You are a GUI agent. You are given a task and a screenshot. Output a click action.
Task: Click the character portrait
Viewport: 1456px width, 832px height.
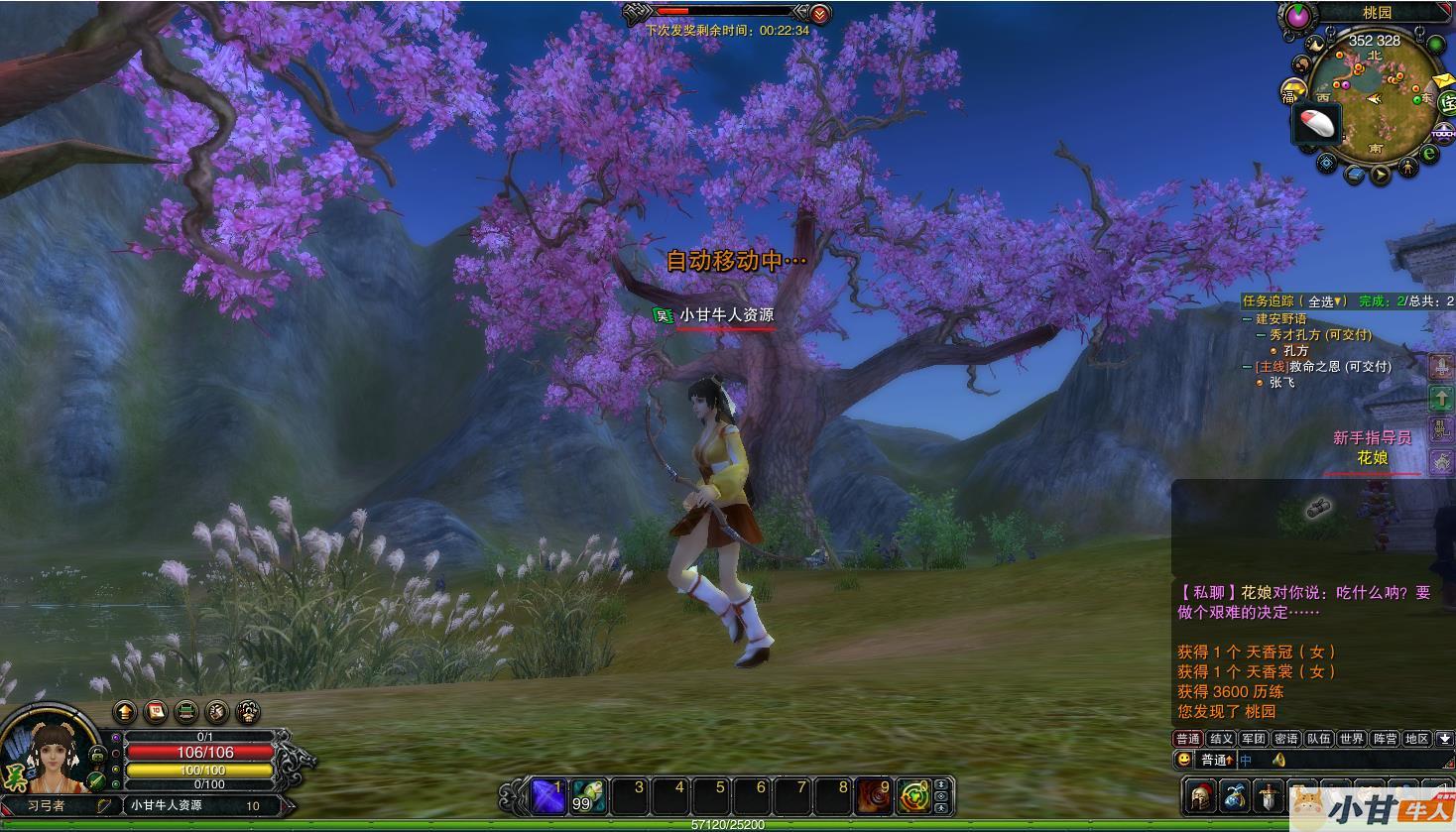click(52, 757)
